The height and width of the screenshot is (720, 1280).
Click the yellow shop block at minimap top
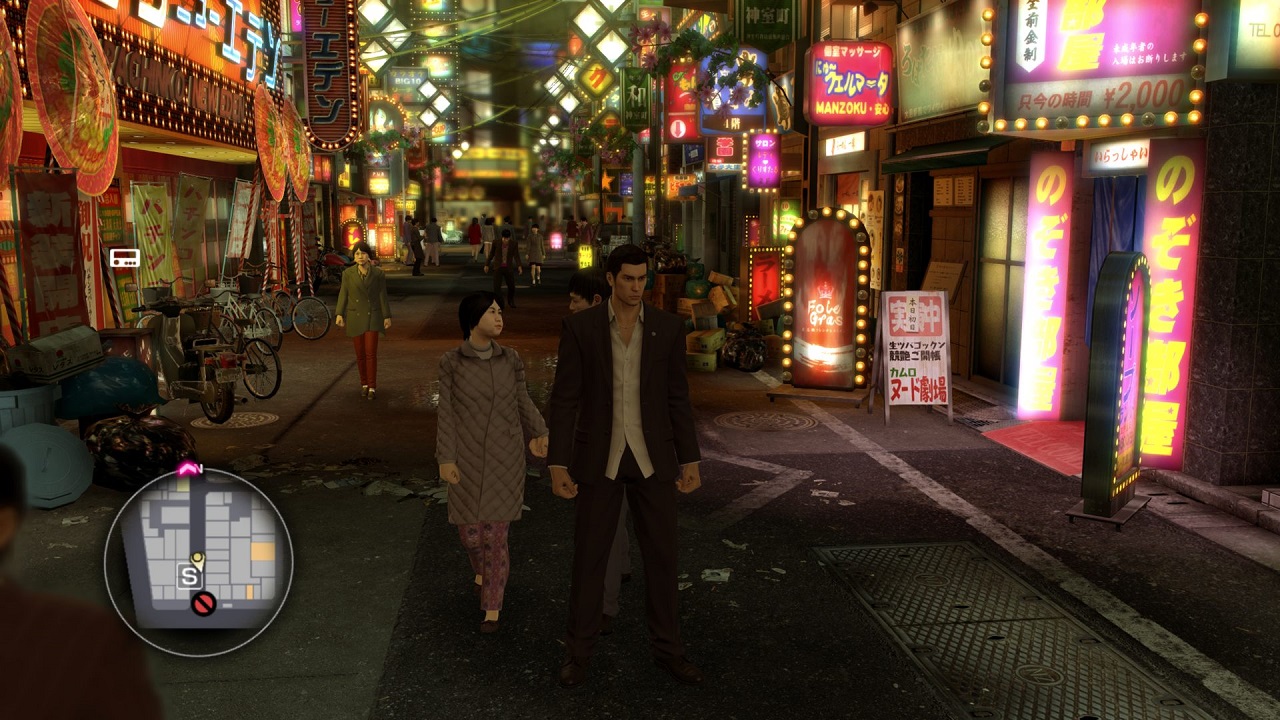pos(181,485)
